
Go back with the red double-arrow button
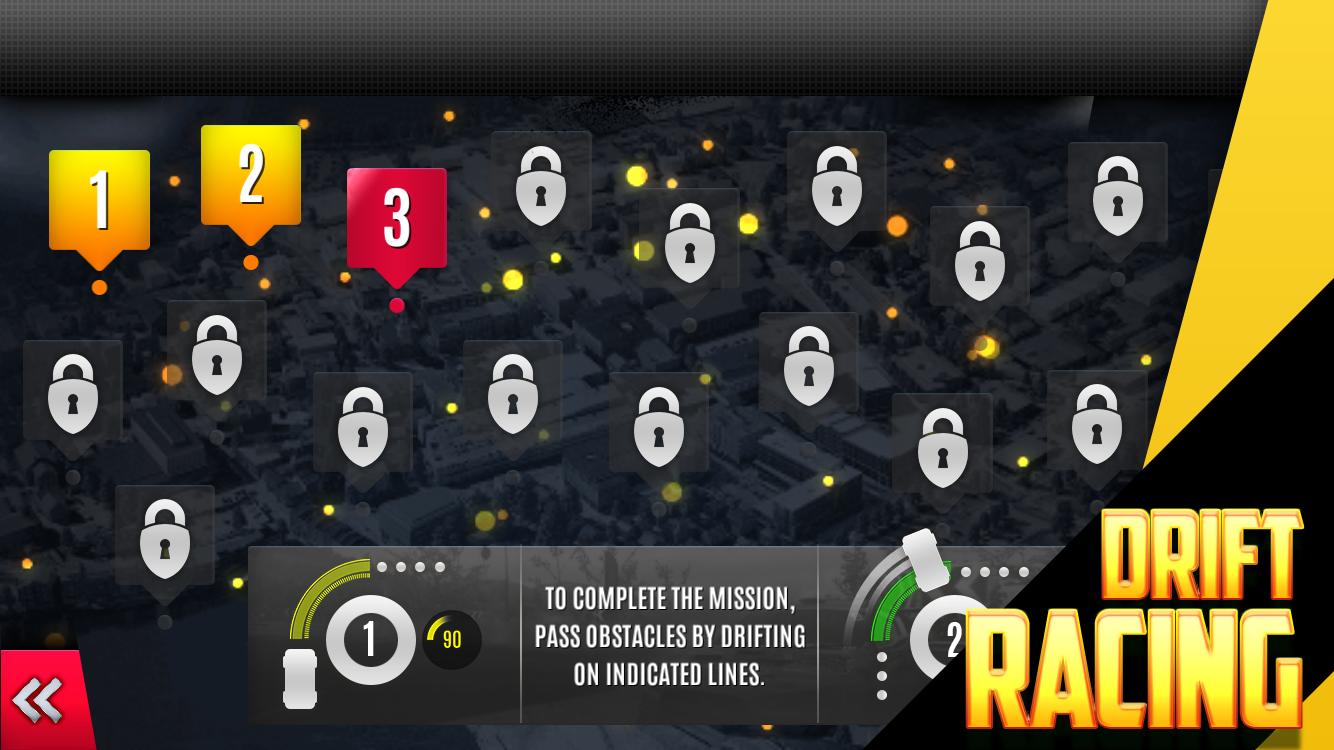(40, 699)
